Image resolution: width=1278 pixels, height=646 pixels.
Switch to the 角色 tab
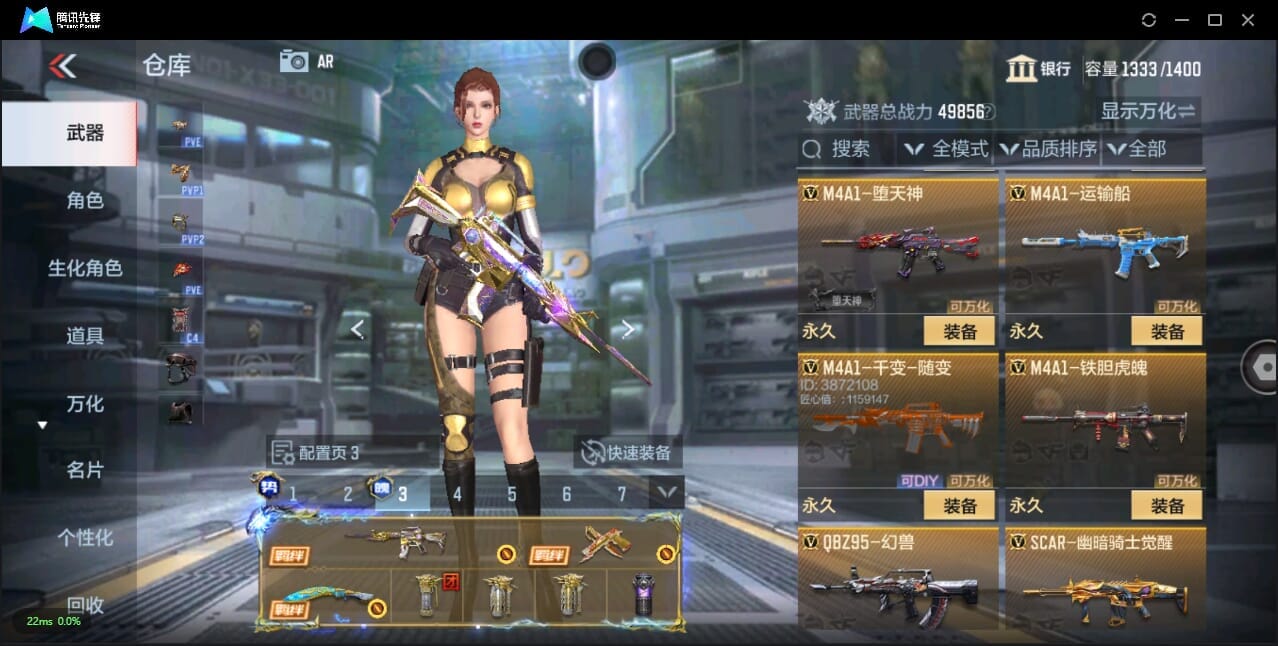coord(84,201)
